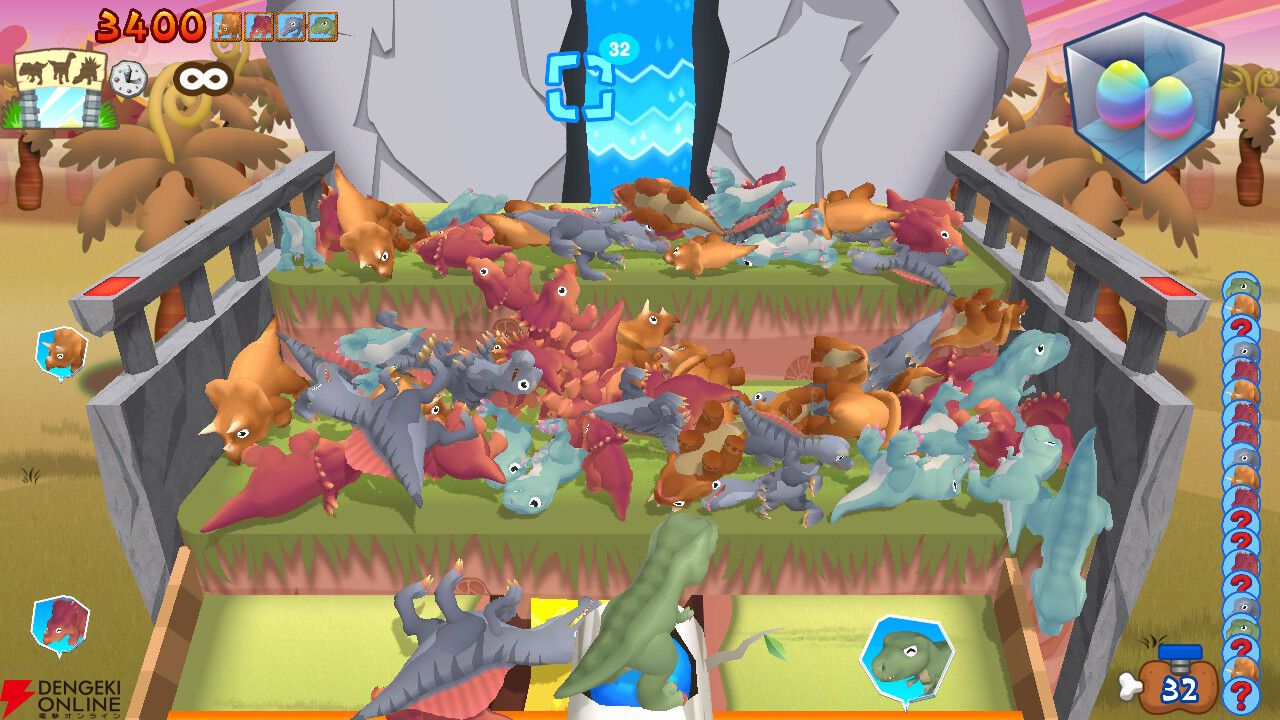Select the orange triceratops collection icon
Image resolution: width=1280 pixels, height=720 pixels.
coord(225,25)
